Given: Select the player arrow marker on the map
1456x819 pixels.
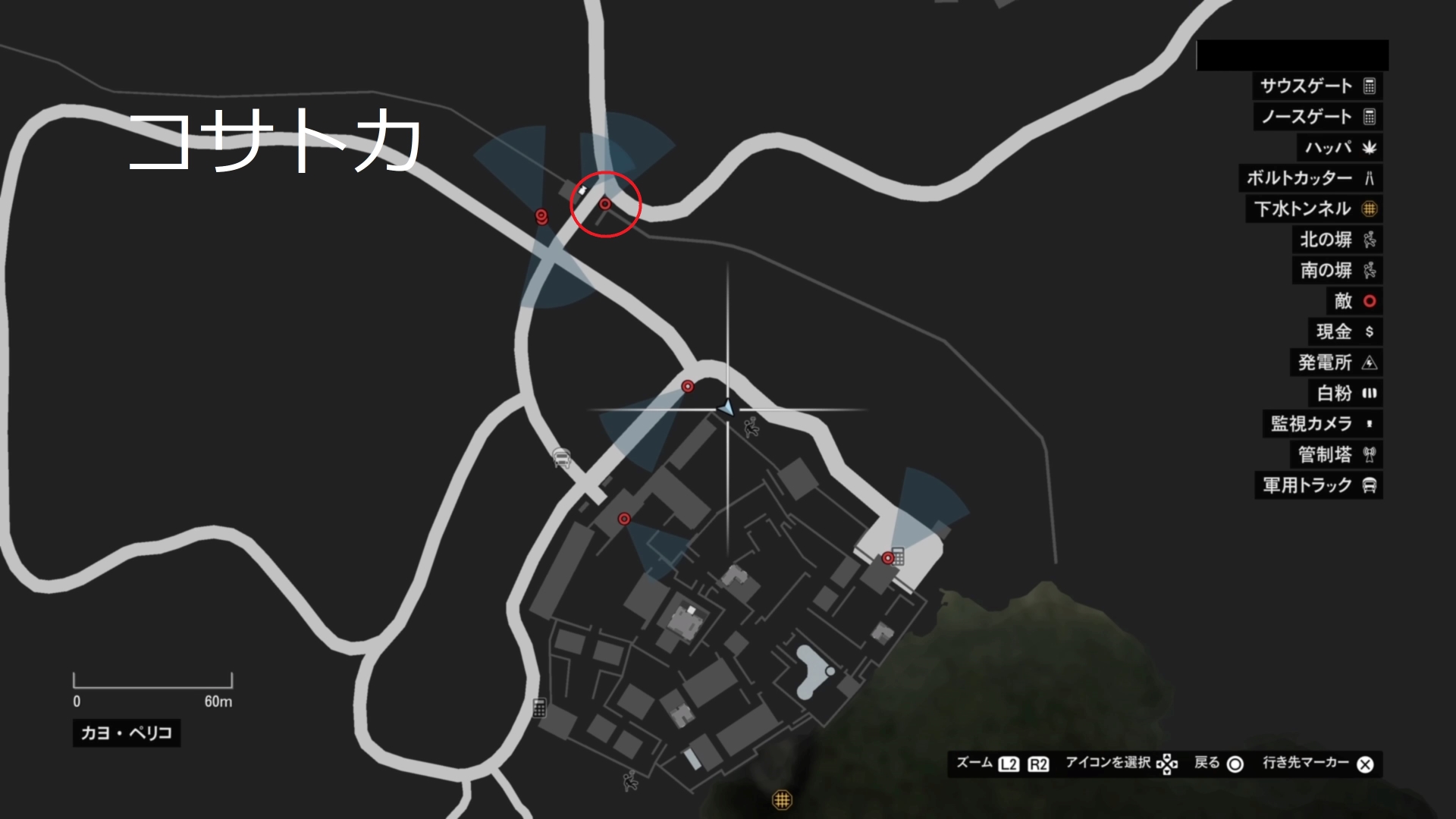Looking at the screenshot, I should [726, 409].
